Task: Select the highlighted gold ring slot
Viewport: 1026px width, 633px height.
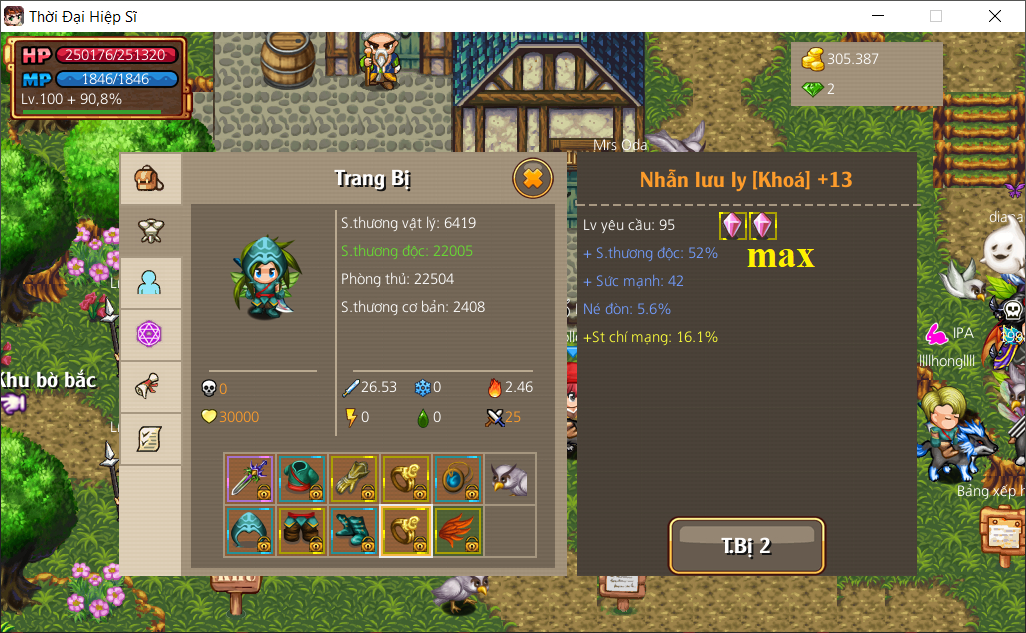Action: click(x=406, y=531)
